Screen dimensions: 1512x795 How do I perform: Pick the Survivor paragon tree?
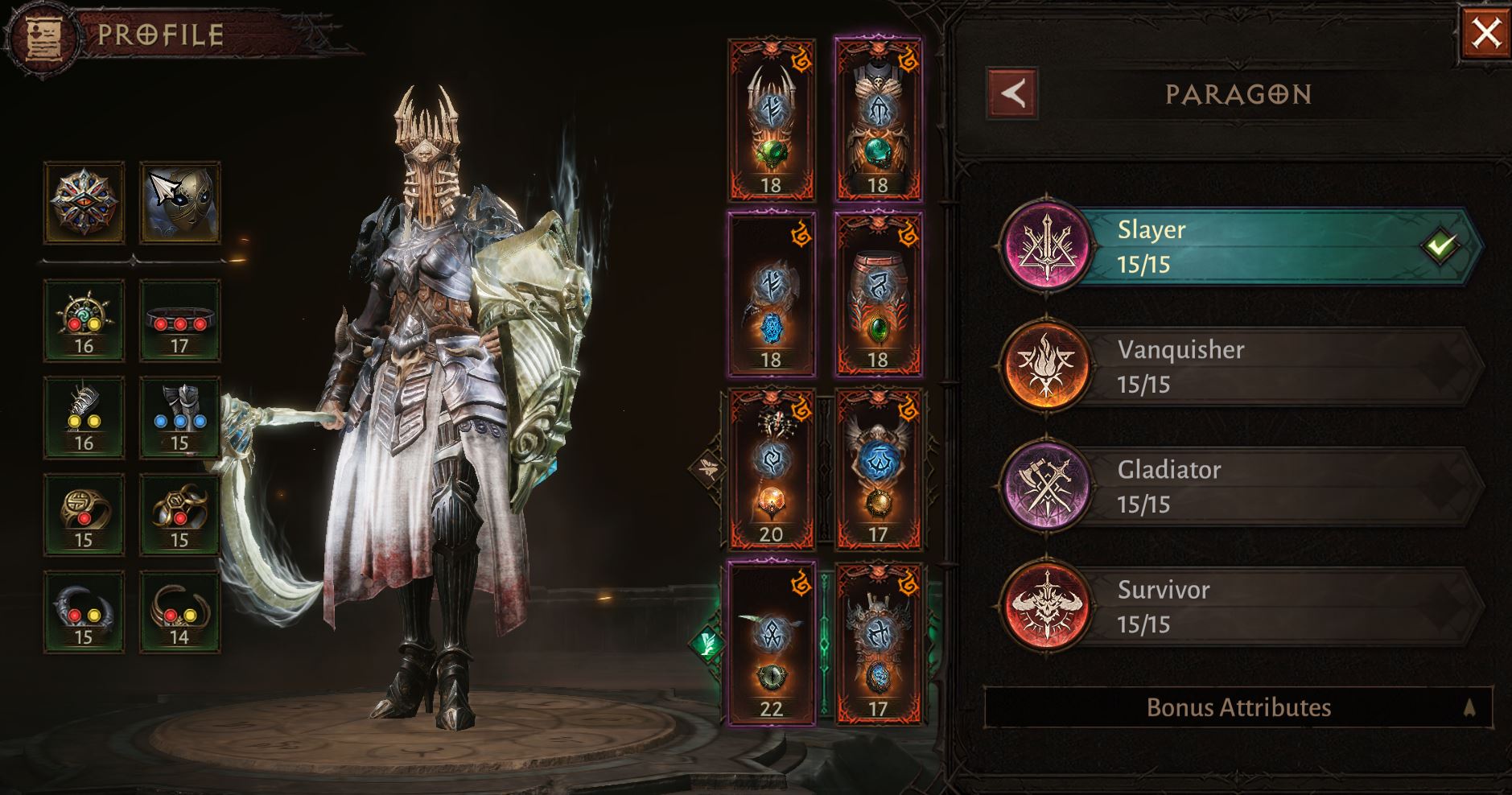(1239, 606)
